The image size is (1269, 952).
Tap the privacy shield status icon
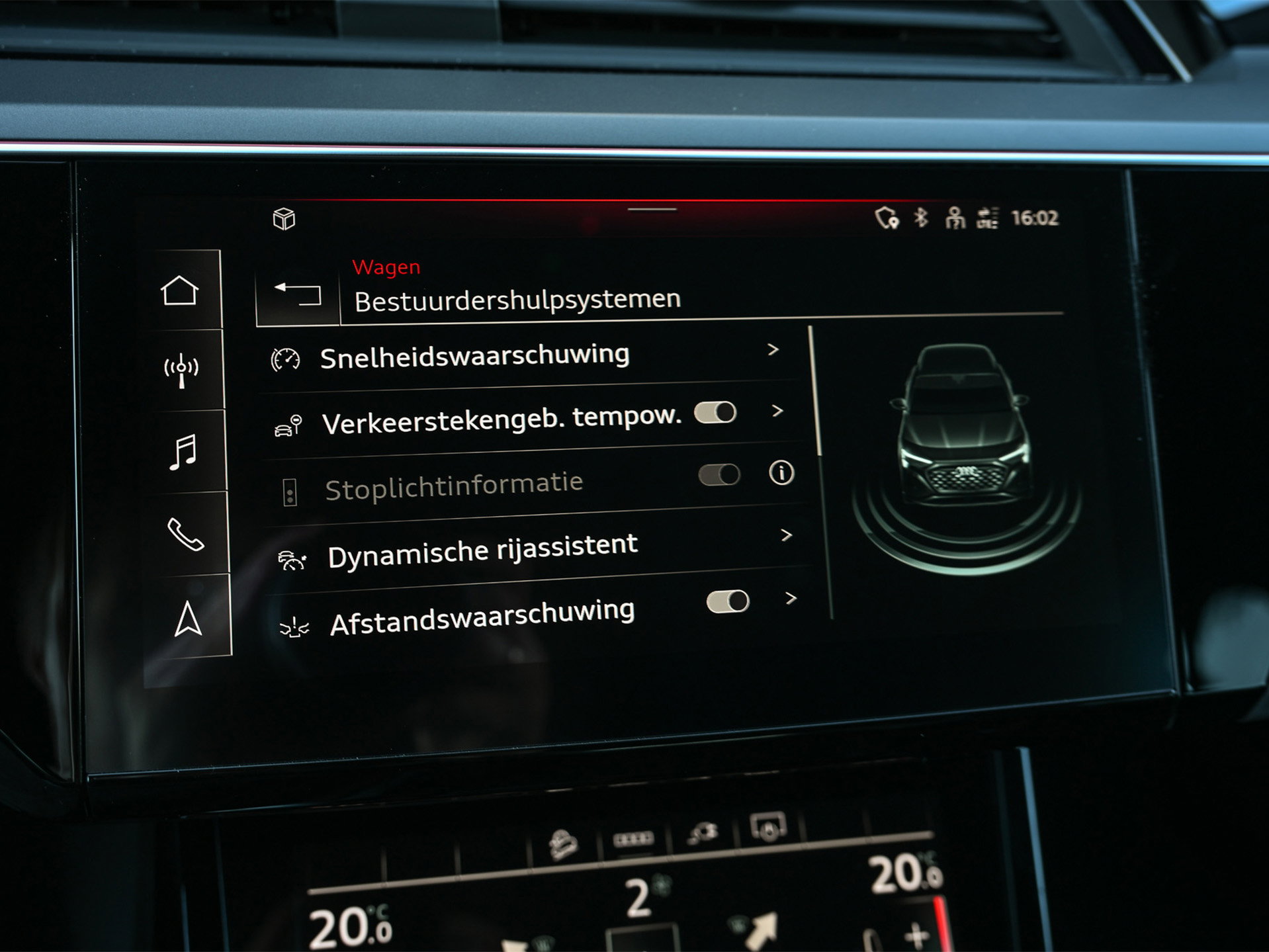click(889, 217)
